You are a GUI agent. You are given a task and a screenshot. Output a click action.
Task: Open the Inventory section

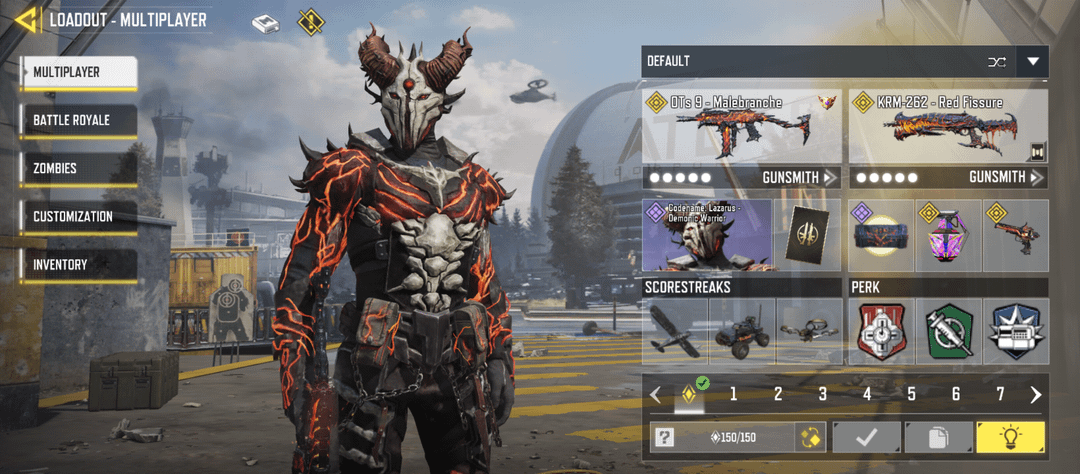[x=78, y=264]
